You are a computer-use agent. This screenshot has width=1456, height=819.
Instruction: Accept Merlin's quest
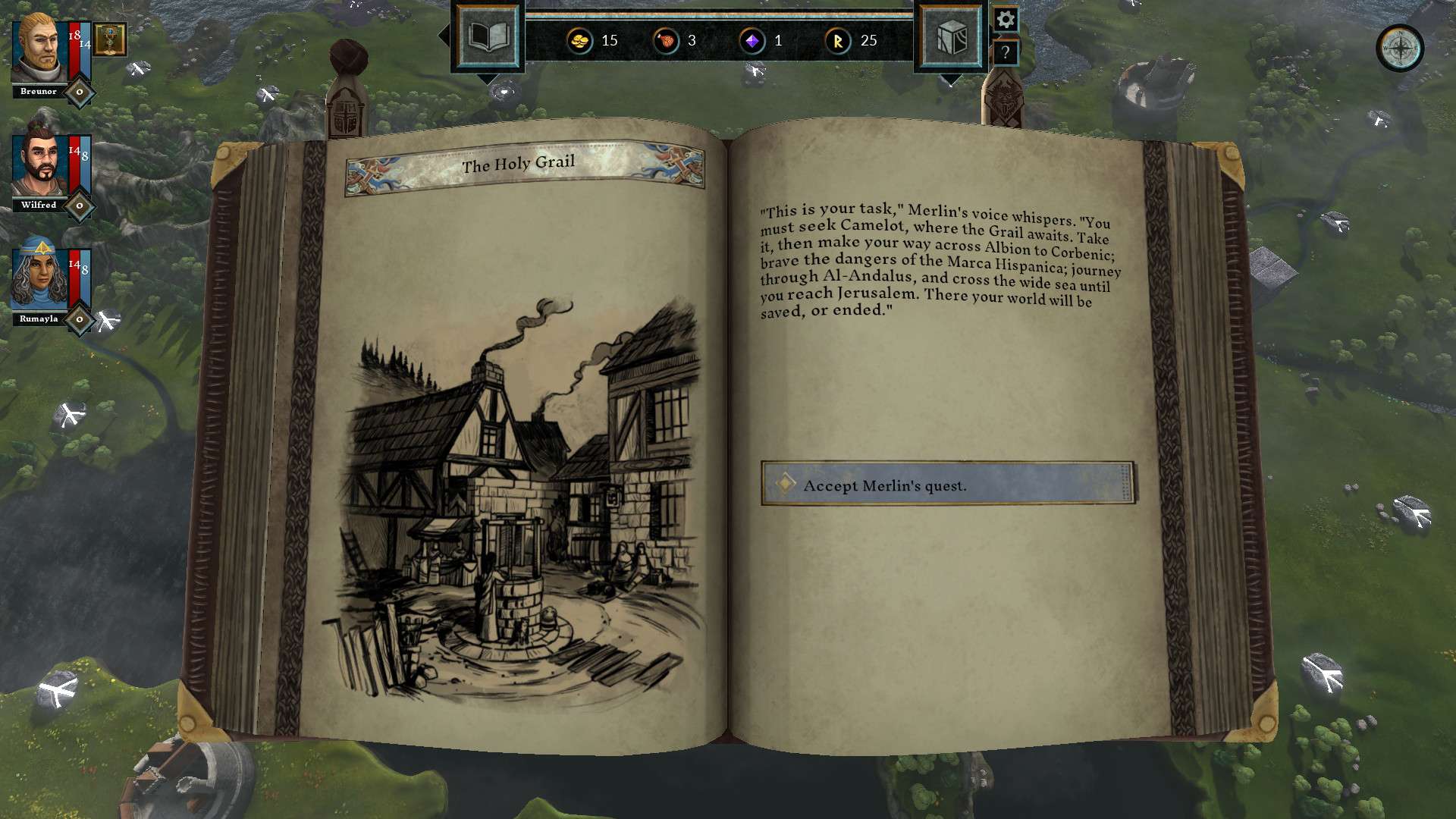tap(948, 484)
